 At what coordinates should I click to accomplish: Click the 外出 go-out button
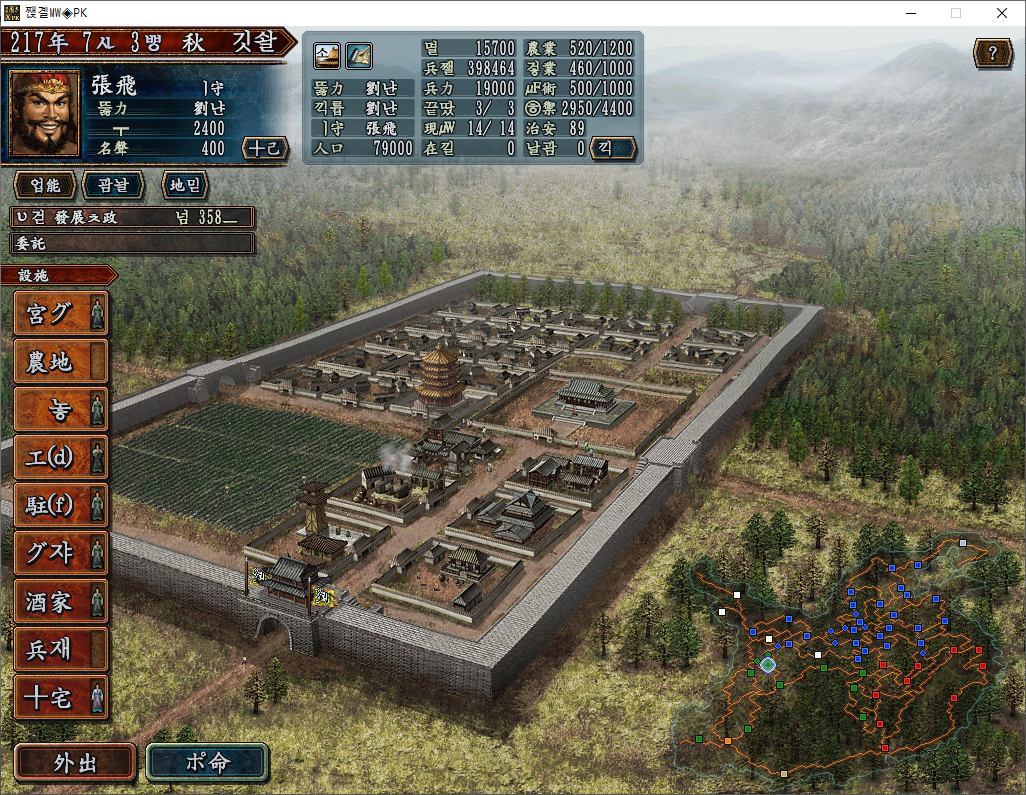[75, 762]
